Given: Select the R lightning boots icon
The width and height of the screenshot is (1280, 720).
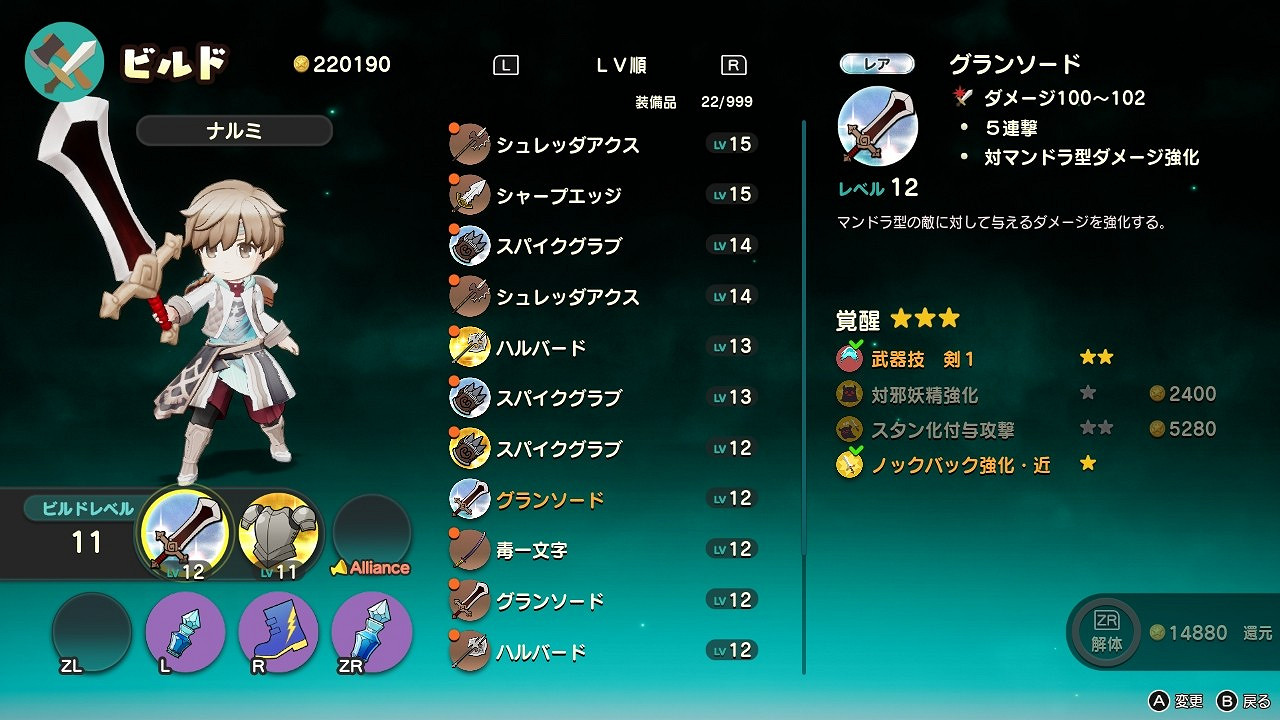Looking at the screenshot, I should [x=278, y=630].
